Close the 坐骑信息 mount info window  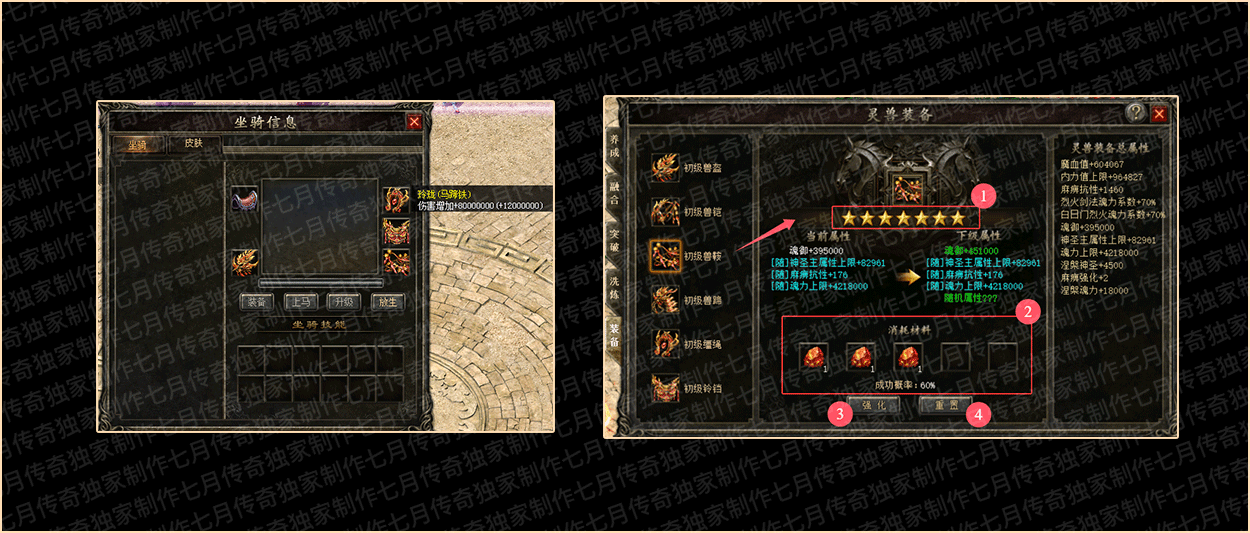pyautogui.click(x=414, y=122)
